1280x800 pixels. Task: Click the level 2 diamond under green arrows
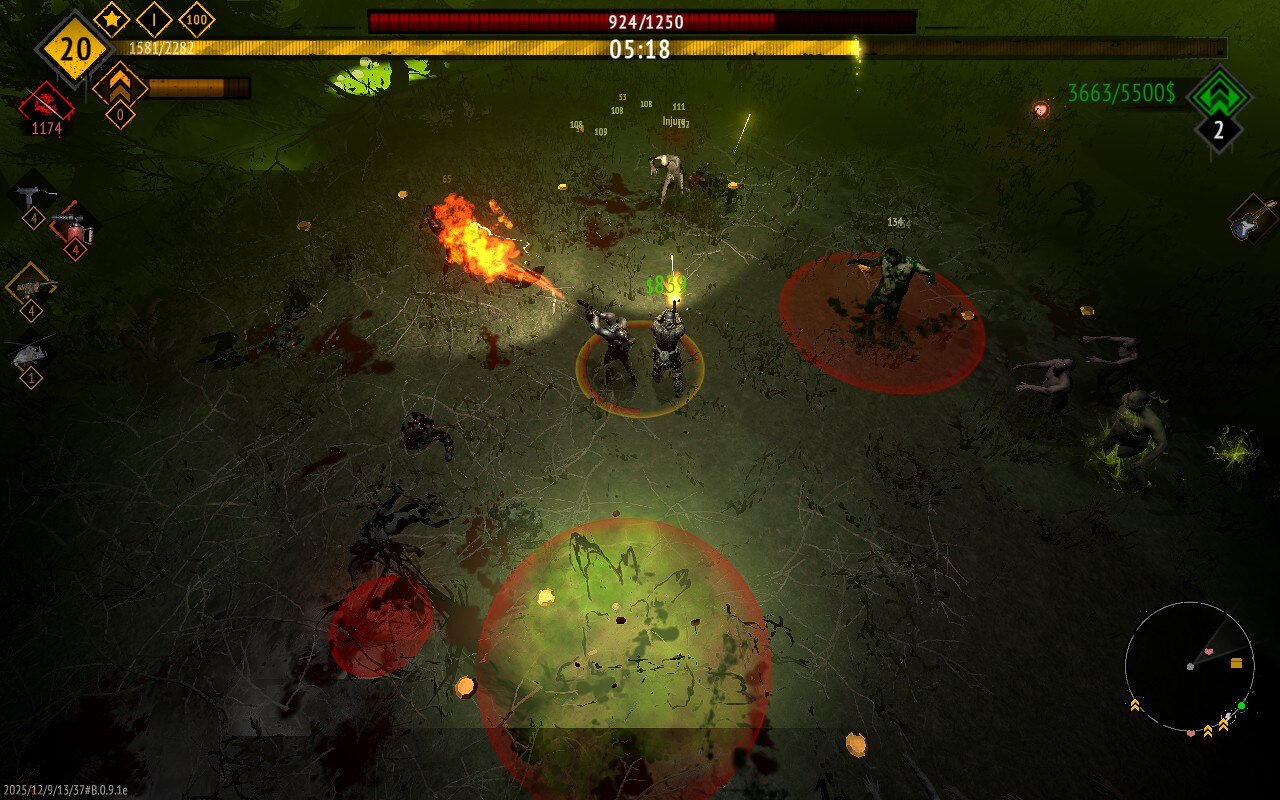point(1218,128)
